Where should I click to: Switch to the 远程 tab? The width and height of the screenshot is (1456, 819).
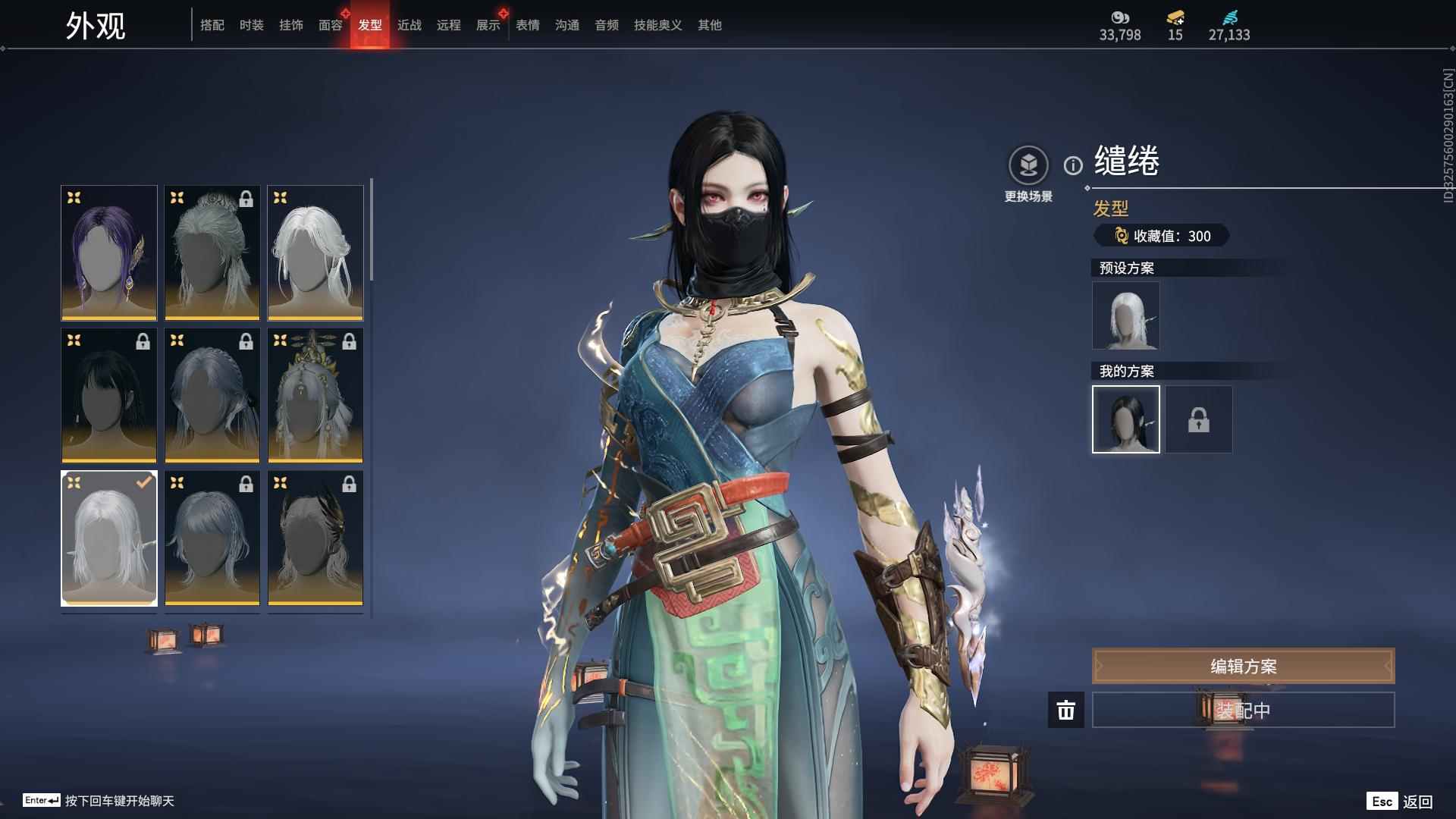pyautogui.click(x=448, y=25)
